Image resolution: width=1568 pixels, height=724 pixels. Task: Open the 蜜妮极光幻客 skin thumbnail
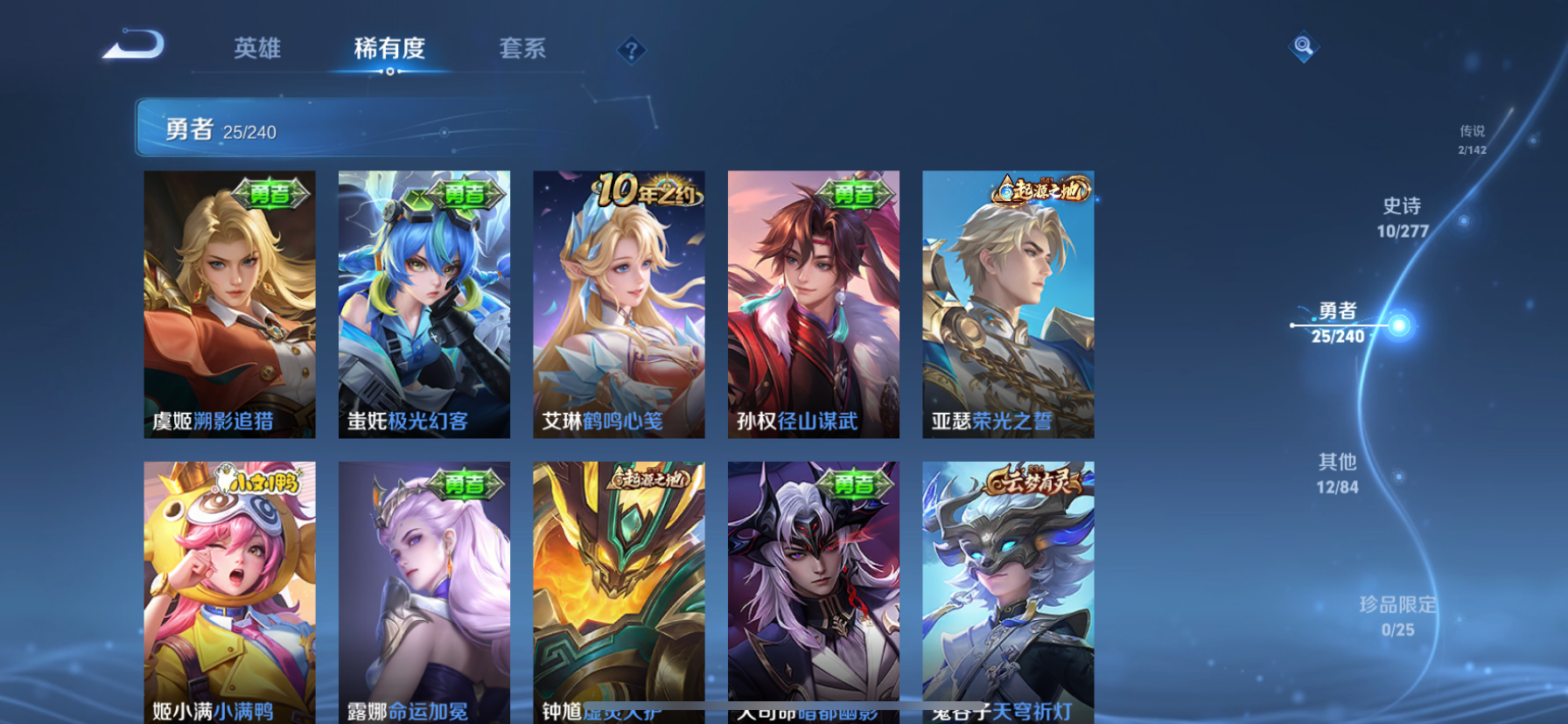tap(424, 305)
